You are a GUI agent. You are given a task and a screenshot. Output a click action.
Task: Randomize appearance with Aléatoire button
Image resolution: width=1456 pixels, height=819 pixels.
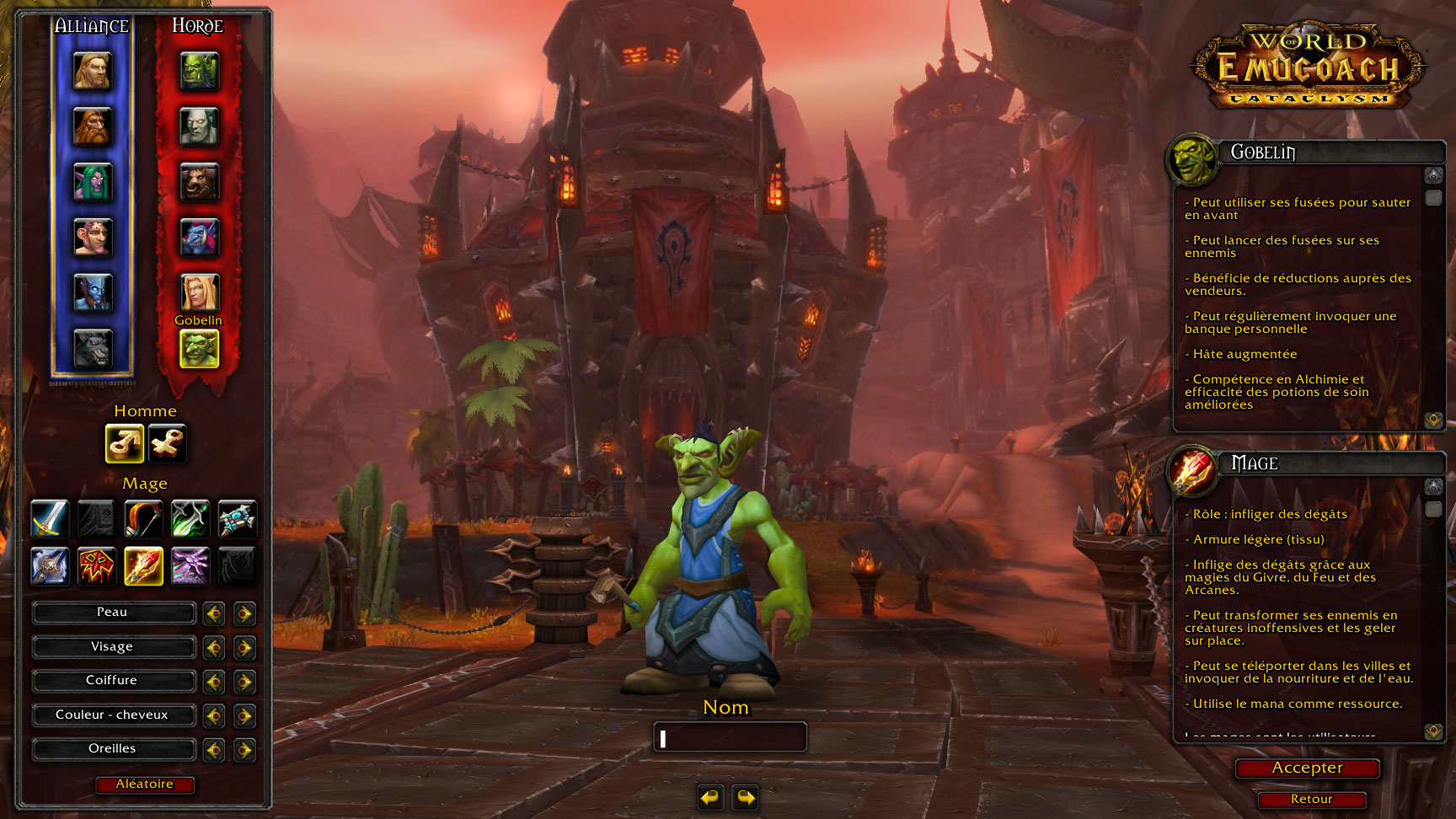[x=145, y=784]
